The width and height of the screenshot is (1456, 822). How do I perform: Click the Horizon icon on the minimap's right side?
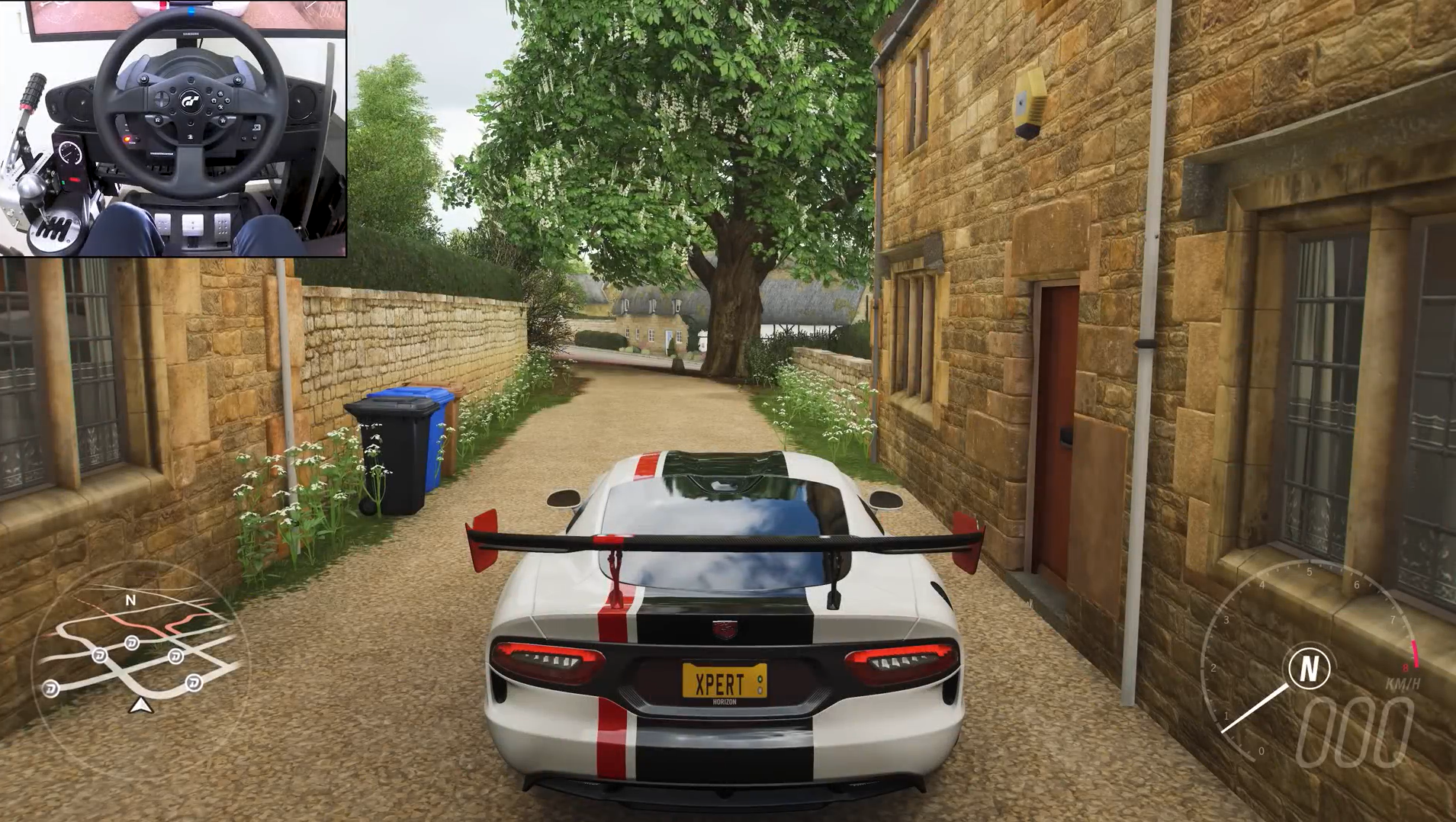pos(175,657)
